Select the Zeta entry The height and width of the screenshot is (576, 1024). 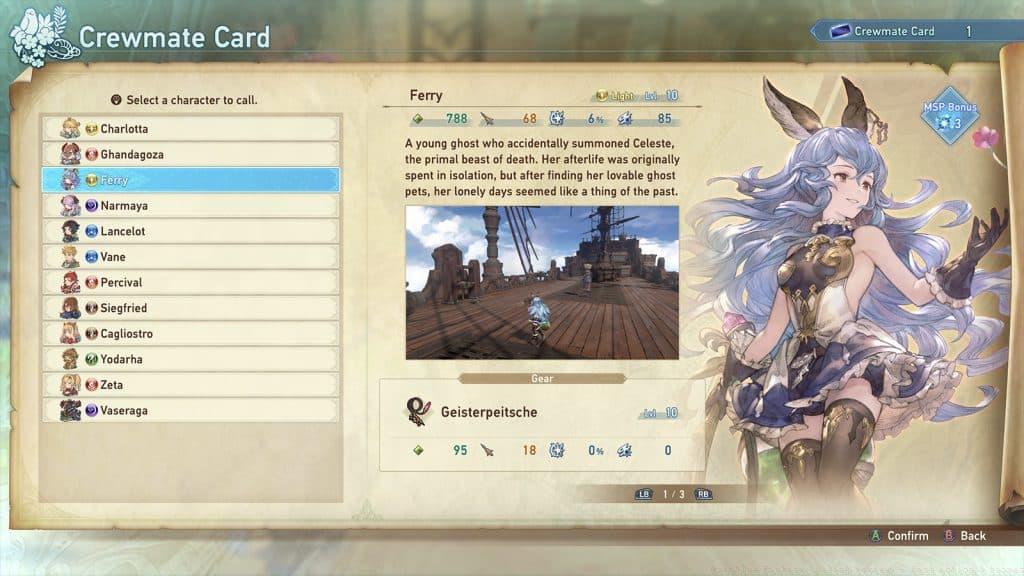click(x=190, y=385)
